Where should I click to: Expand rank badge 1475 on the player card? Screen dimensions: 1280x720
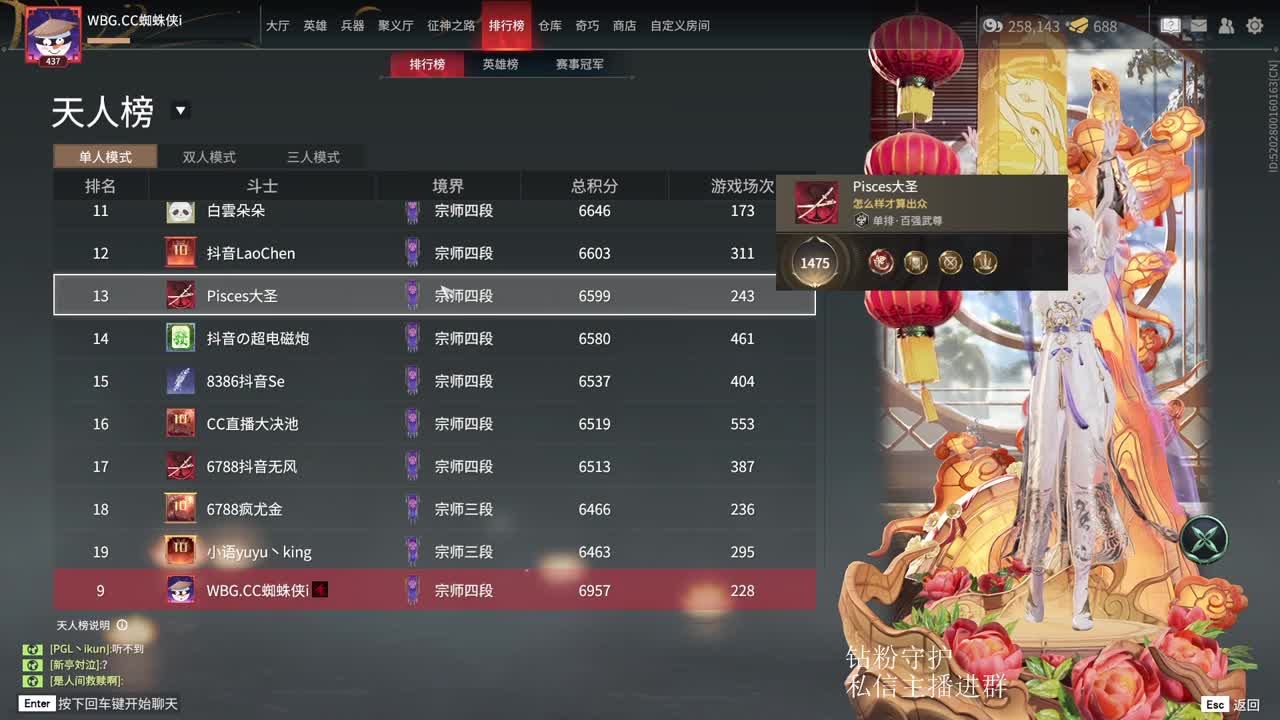pos(816,263)
